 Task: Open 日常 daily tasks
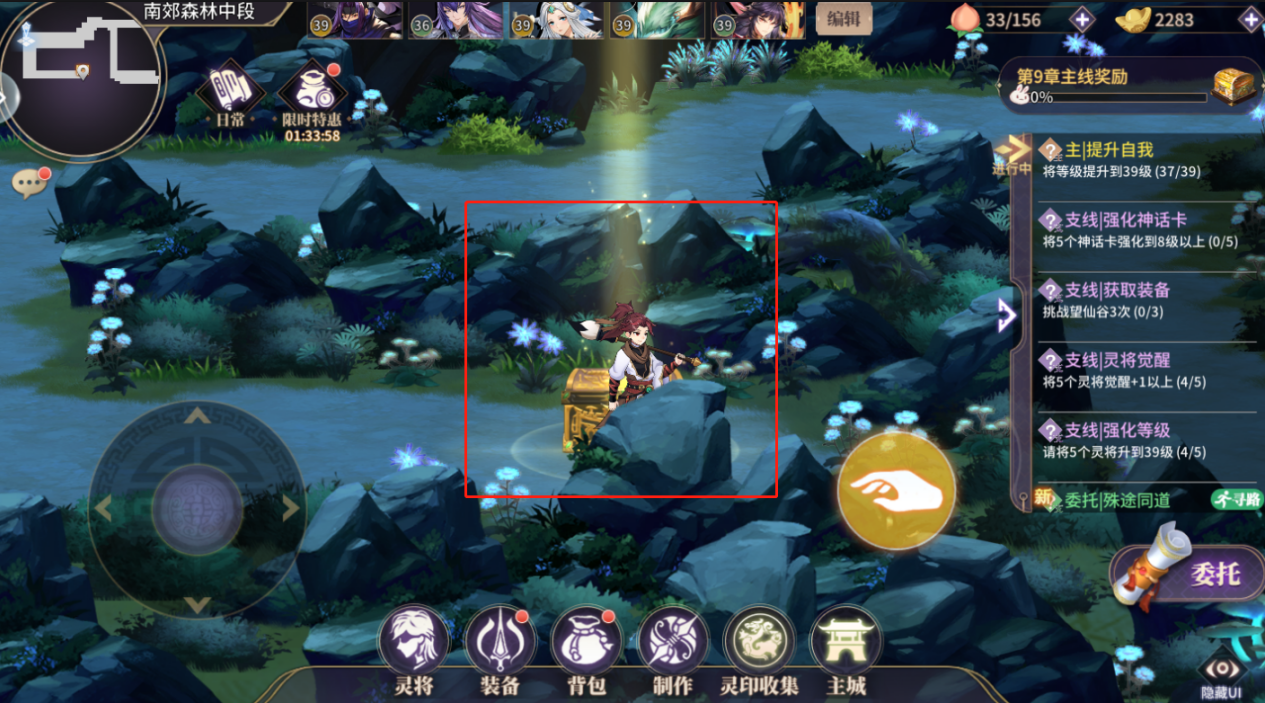click(230, 95)
